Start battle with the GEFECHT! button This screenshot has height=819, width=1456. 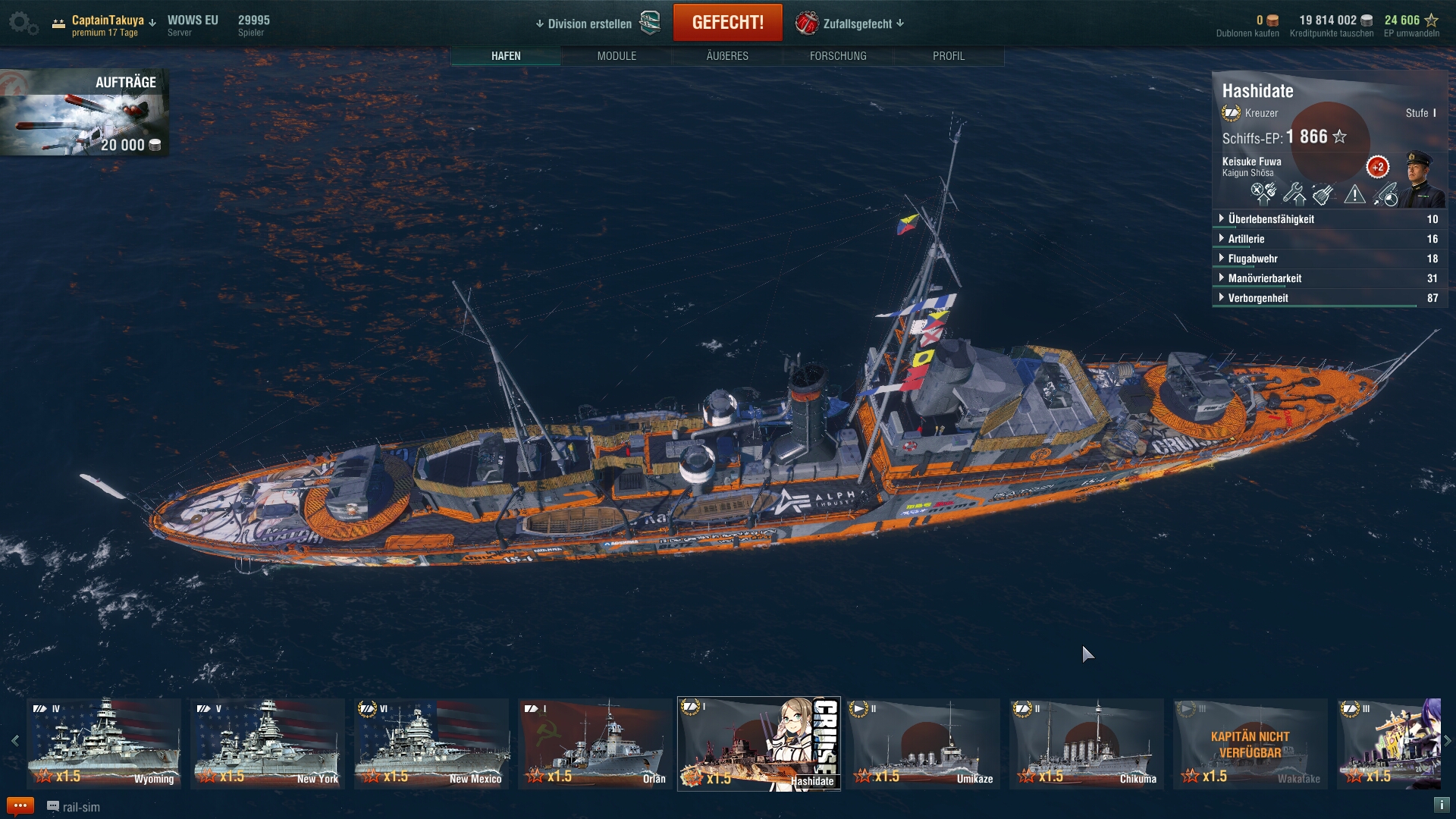727,23
